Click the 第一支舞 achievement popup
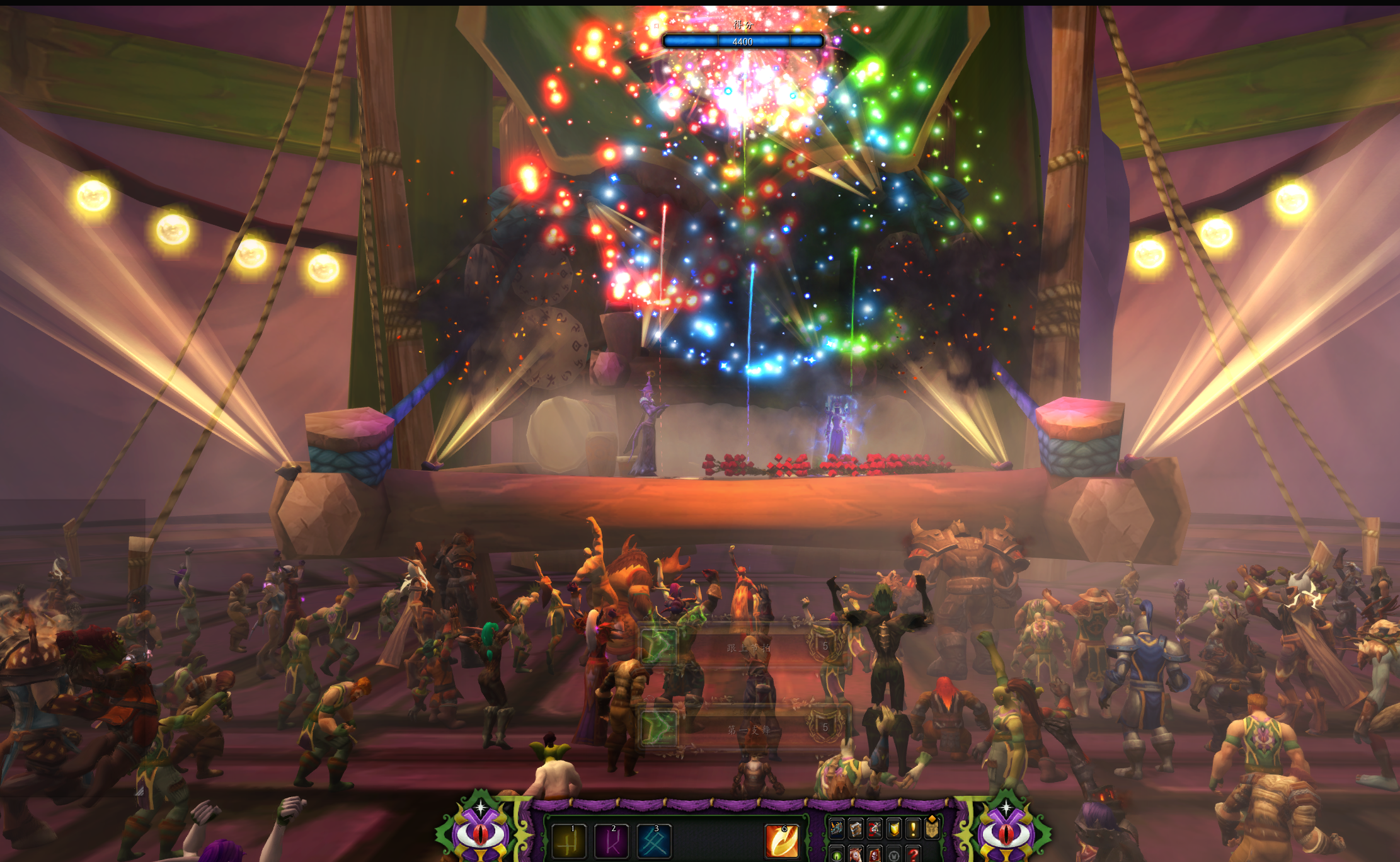1400x862 pixels. click(745, 729)
